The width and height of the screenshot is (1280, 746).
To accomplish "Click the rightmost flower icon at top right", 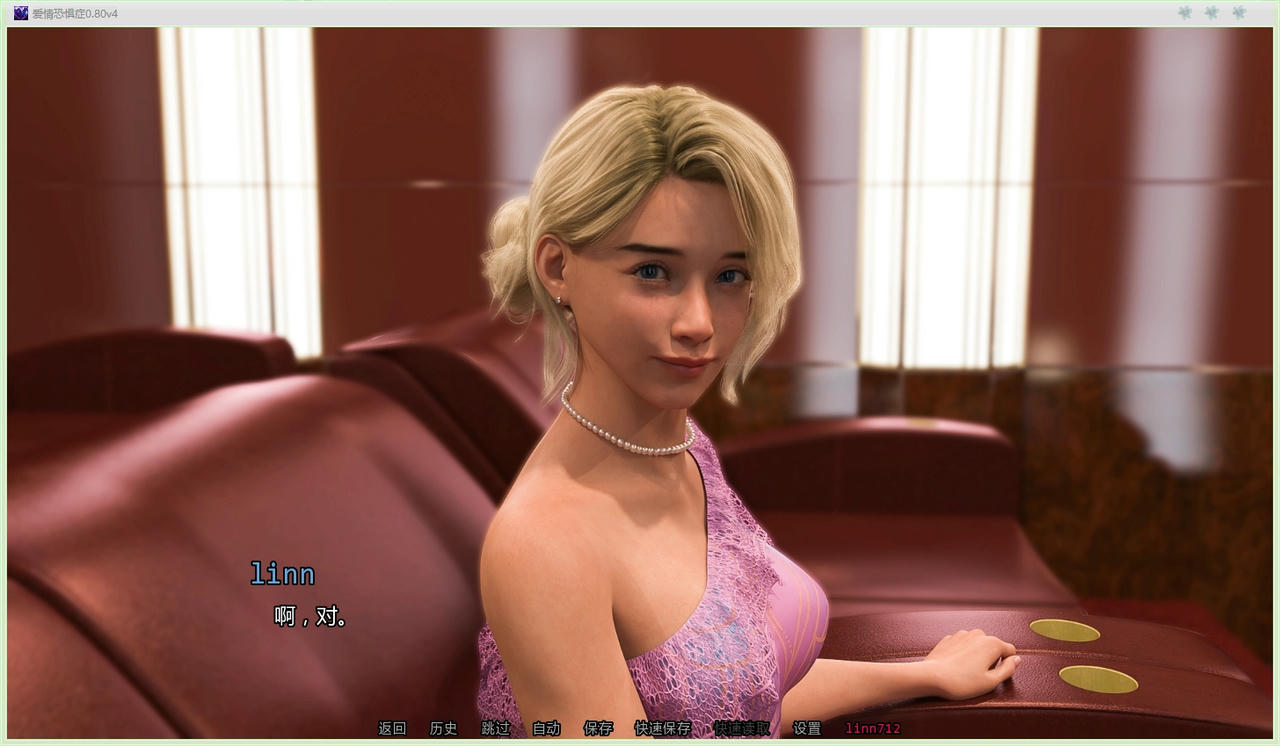I will coord(1238,14).
